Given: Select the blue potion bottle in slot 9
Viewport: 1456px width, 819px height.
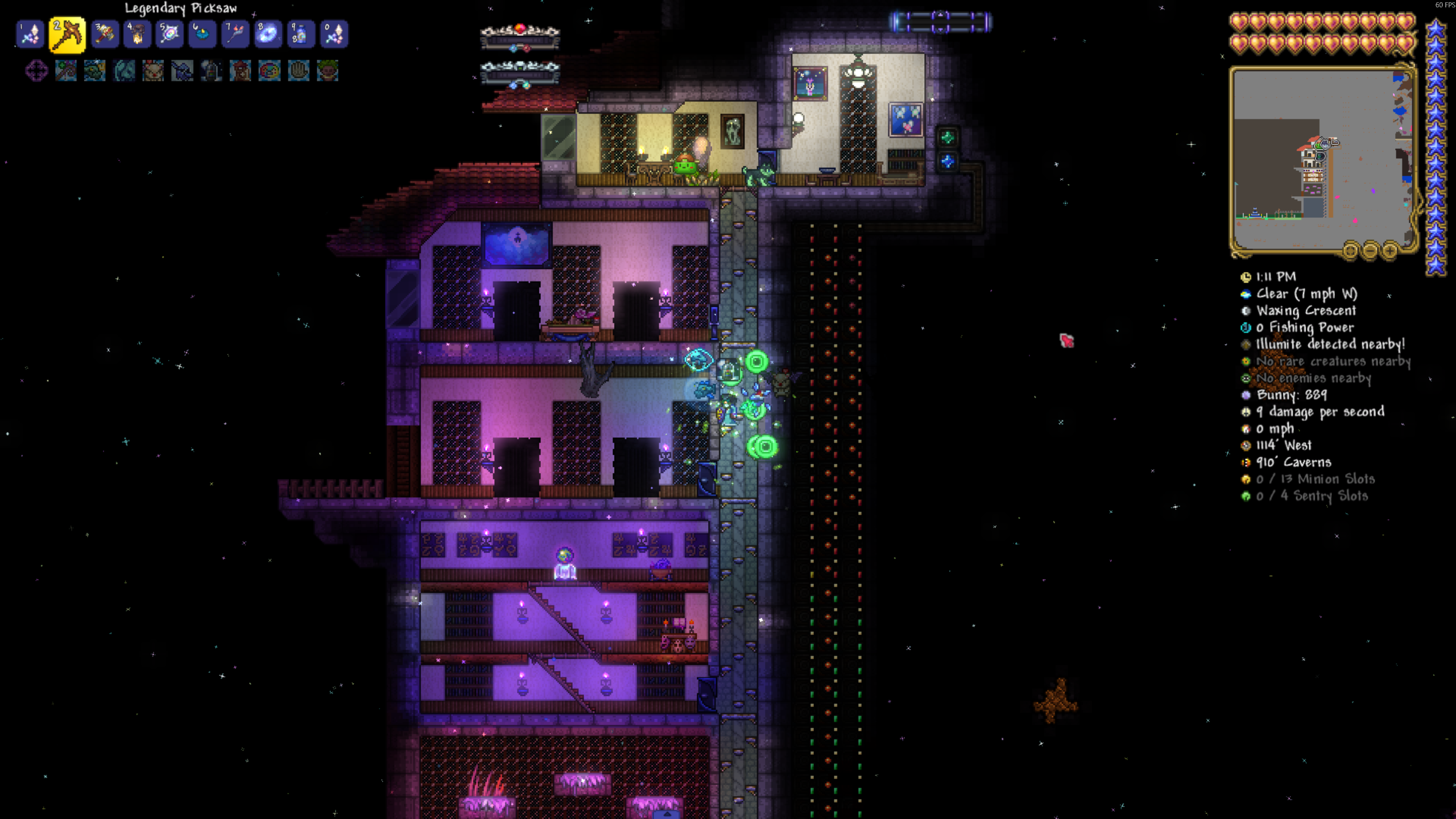Looking at the screenshot, I should point(300,34).
